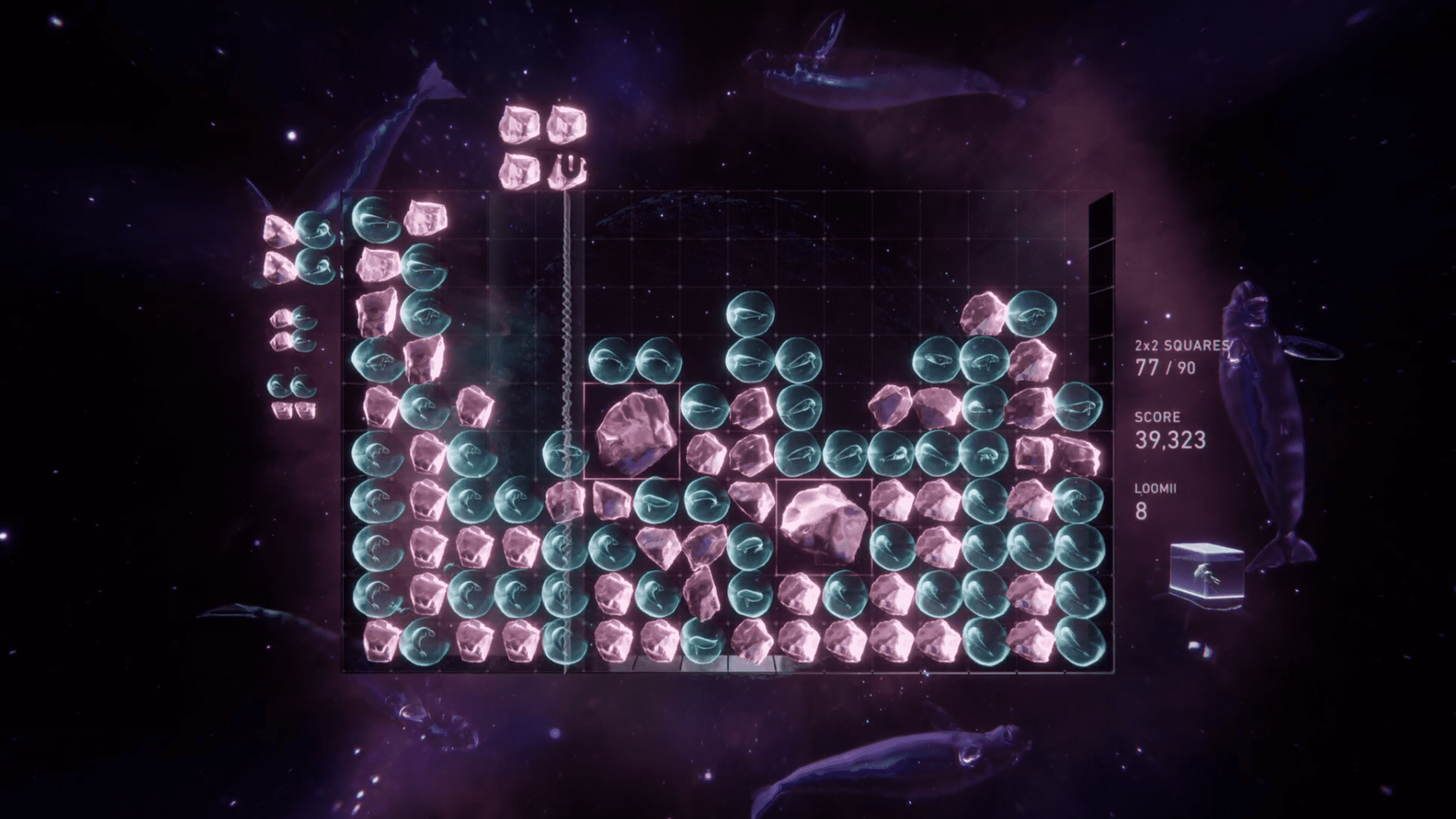Image resolution: width=1456 pixels, height=819 pixels.
Task: Click the Loomii avatar cube icon
Action: pos(1206,576)
